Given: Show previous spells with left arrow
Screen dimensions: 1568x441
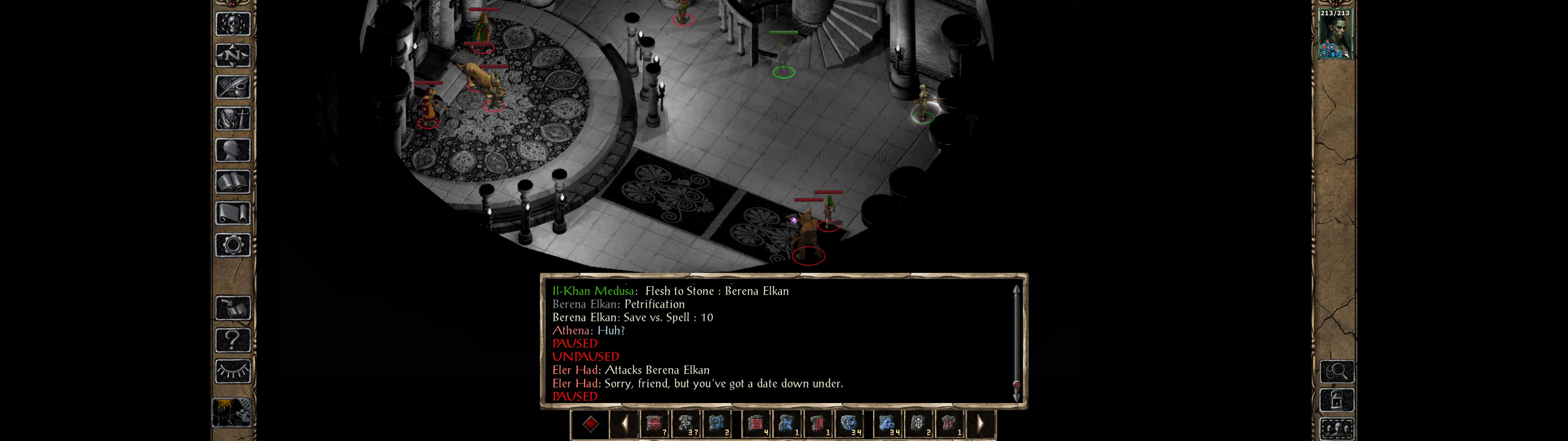Looking at the screenshot, I should coord(624,424).
